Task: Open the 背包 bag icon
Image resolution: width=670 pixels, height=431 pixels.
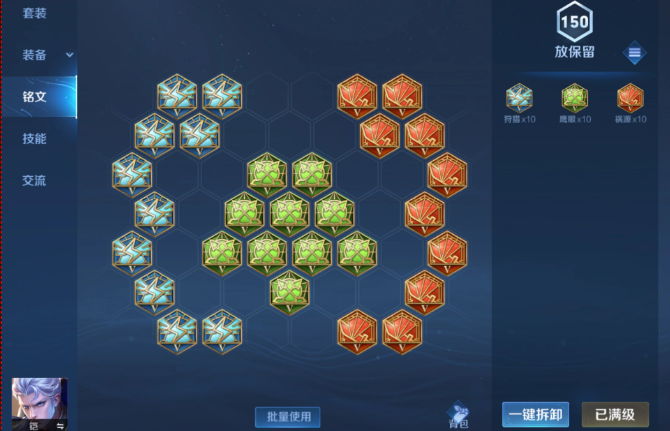Action: (x=459, y=414)
